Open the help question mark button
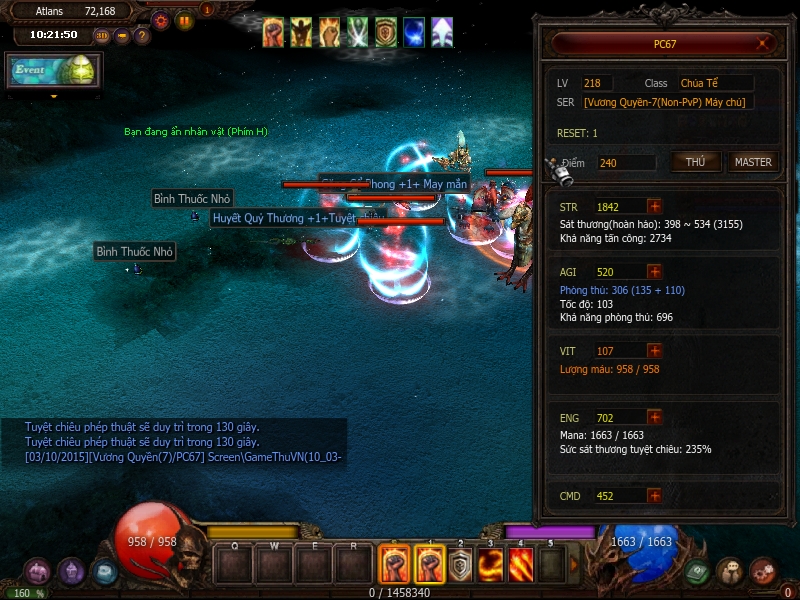The height and width of the screenshot is (600, 800). pos(142,36)
